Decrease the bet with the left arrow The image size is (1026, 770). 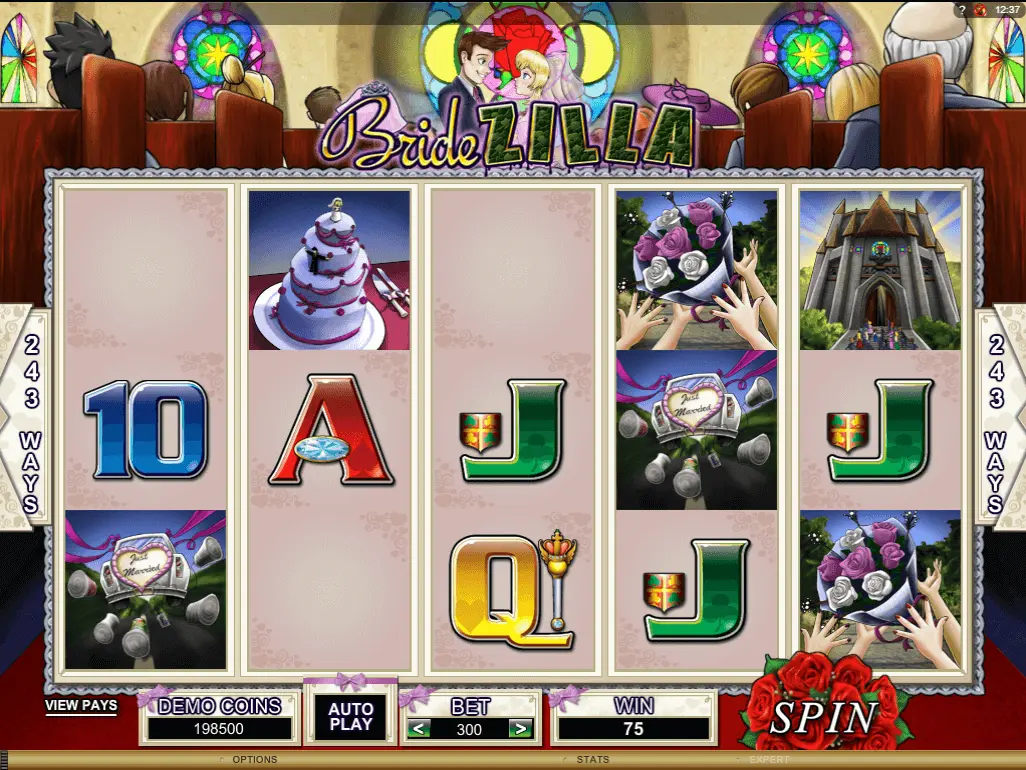coord(419,729)
